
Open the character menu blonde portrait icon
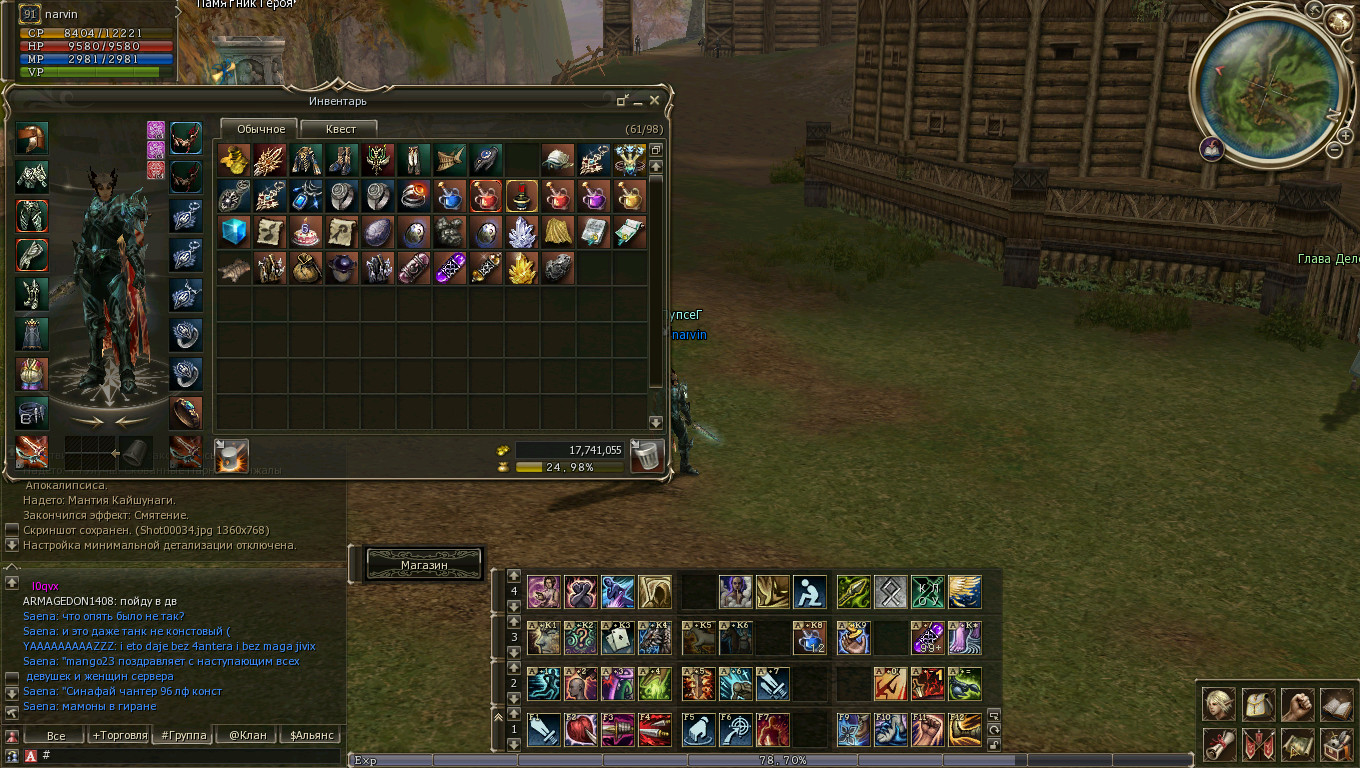pos(1218,705)
